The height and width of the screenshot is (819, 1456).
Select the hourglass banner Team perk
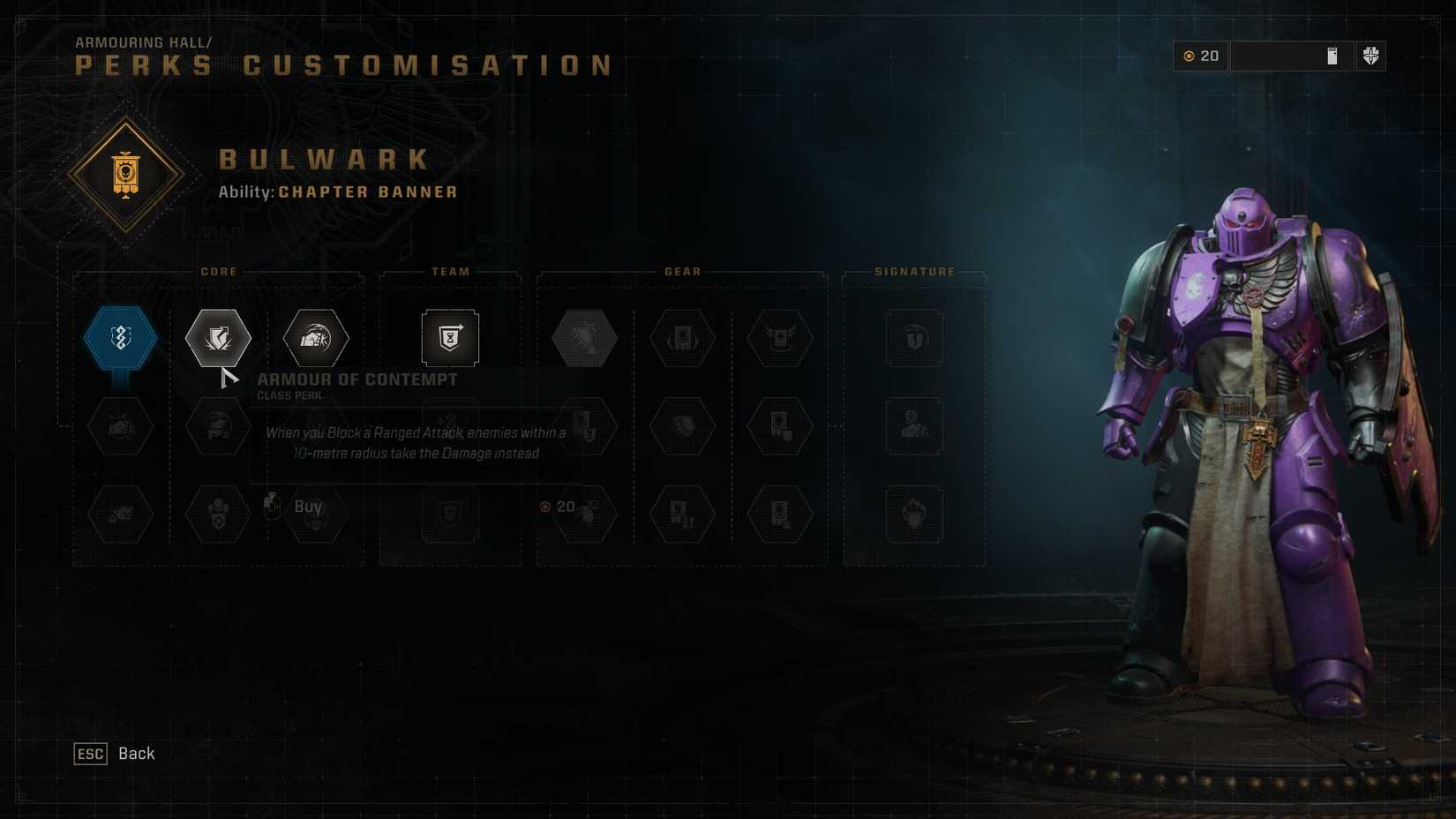coord(450,338)
